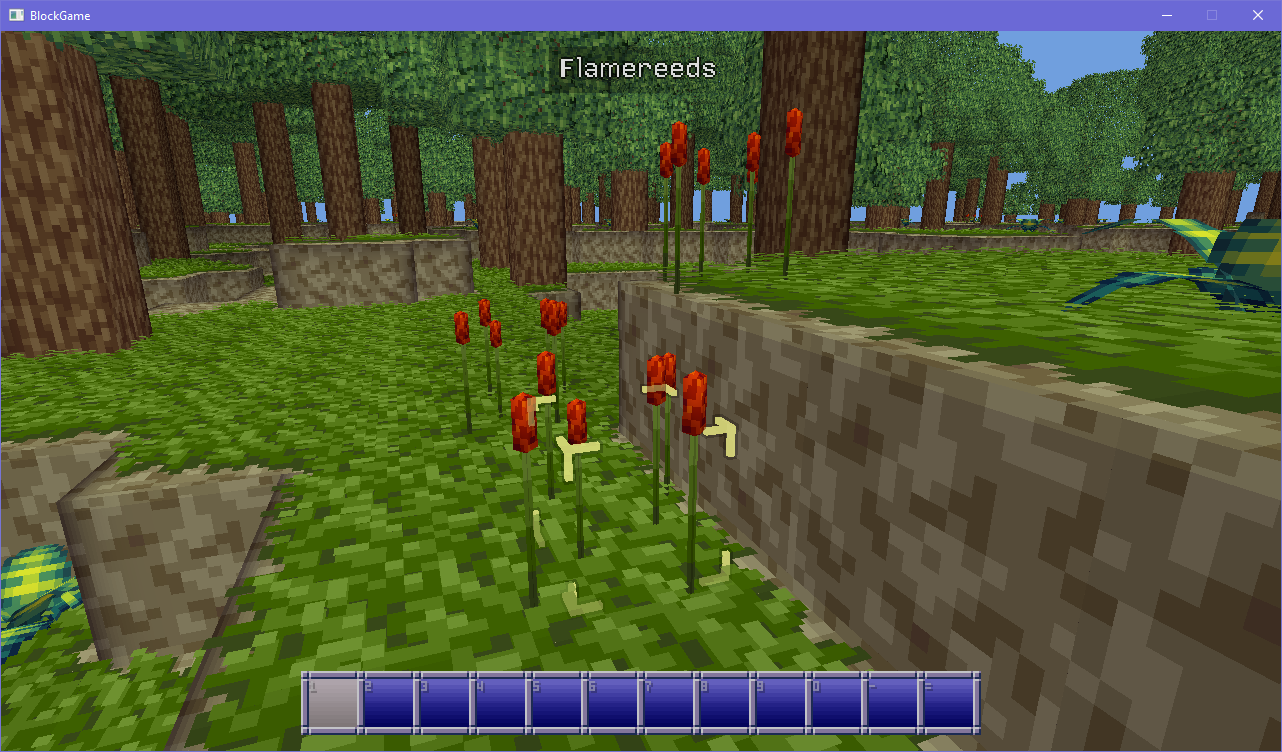The image size is (1282, 752).
Task: Switch to hotbar slot 0
Action: coord(836,703)
